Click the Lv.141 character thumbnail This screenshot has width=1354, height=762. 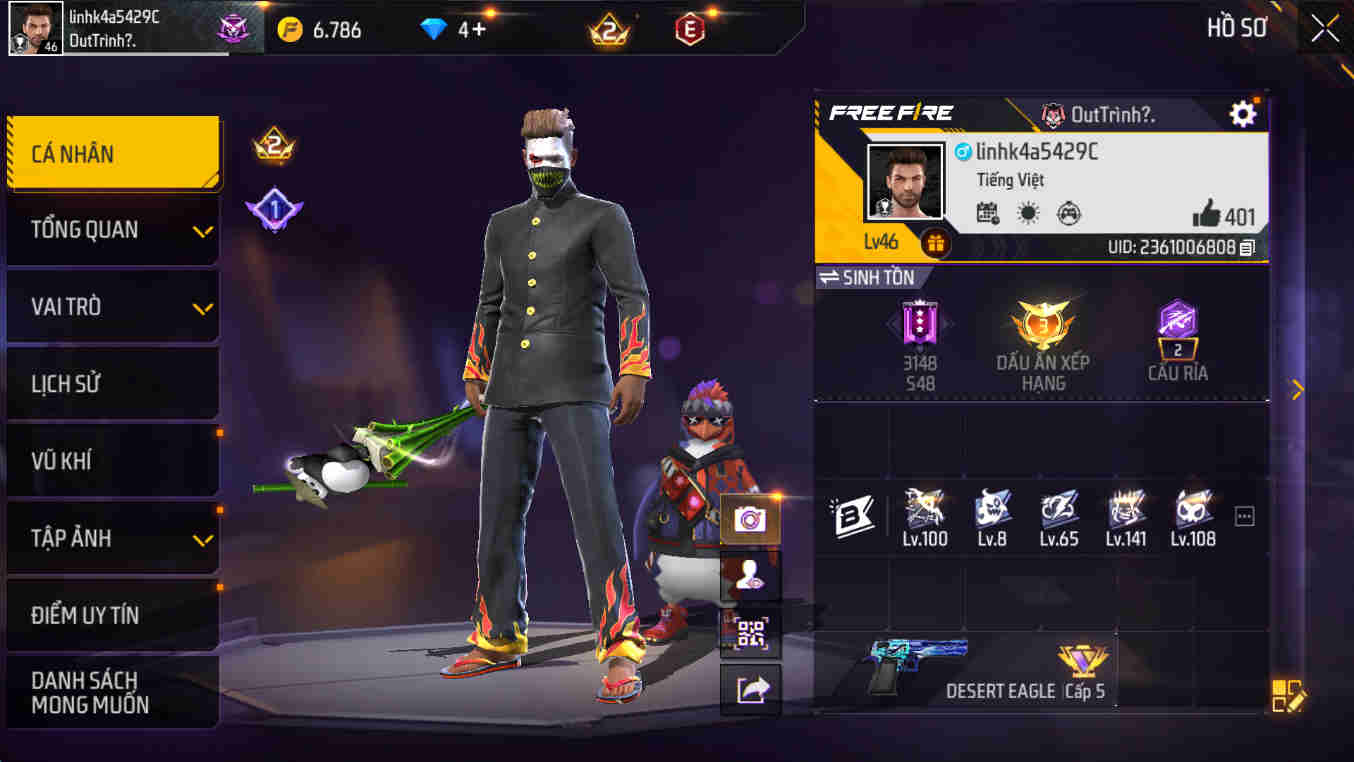click(x=1126, y=512)
